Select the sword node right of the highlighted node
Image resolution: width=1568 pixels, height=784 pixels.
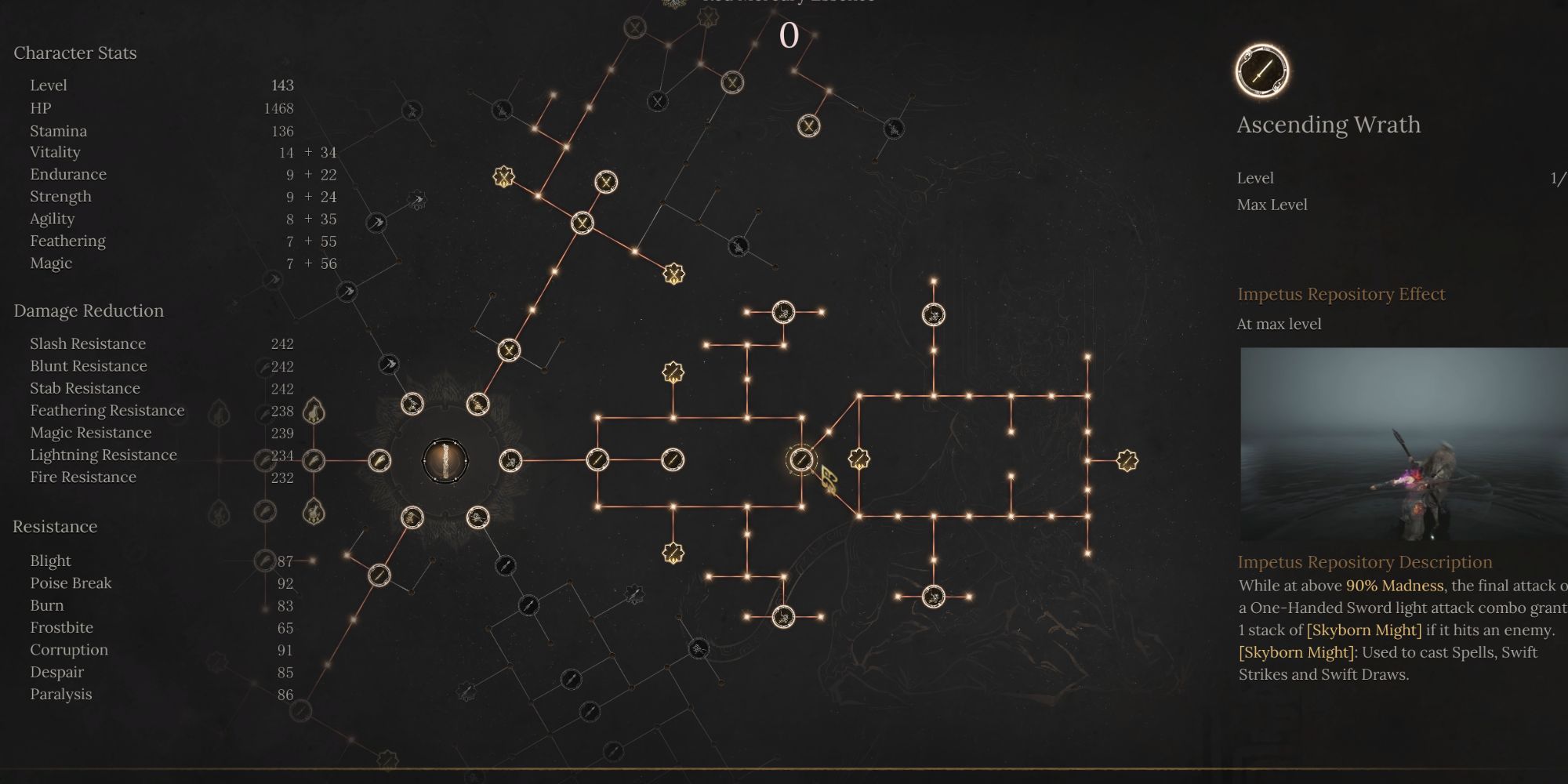670,461
